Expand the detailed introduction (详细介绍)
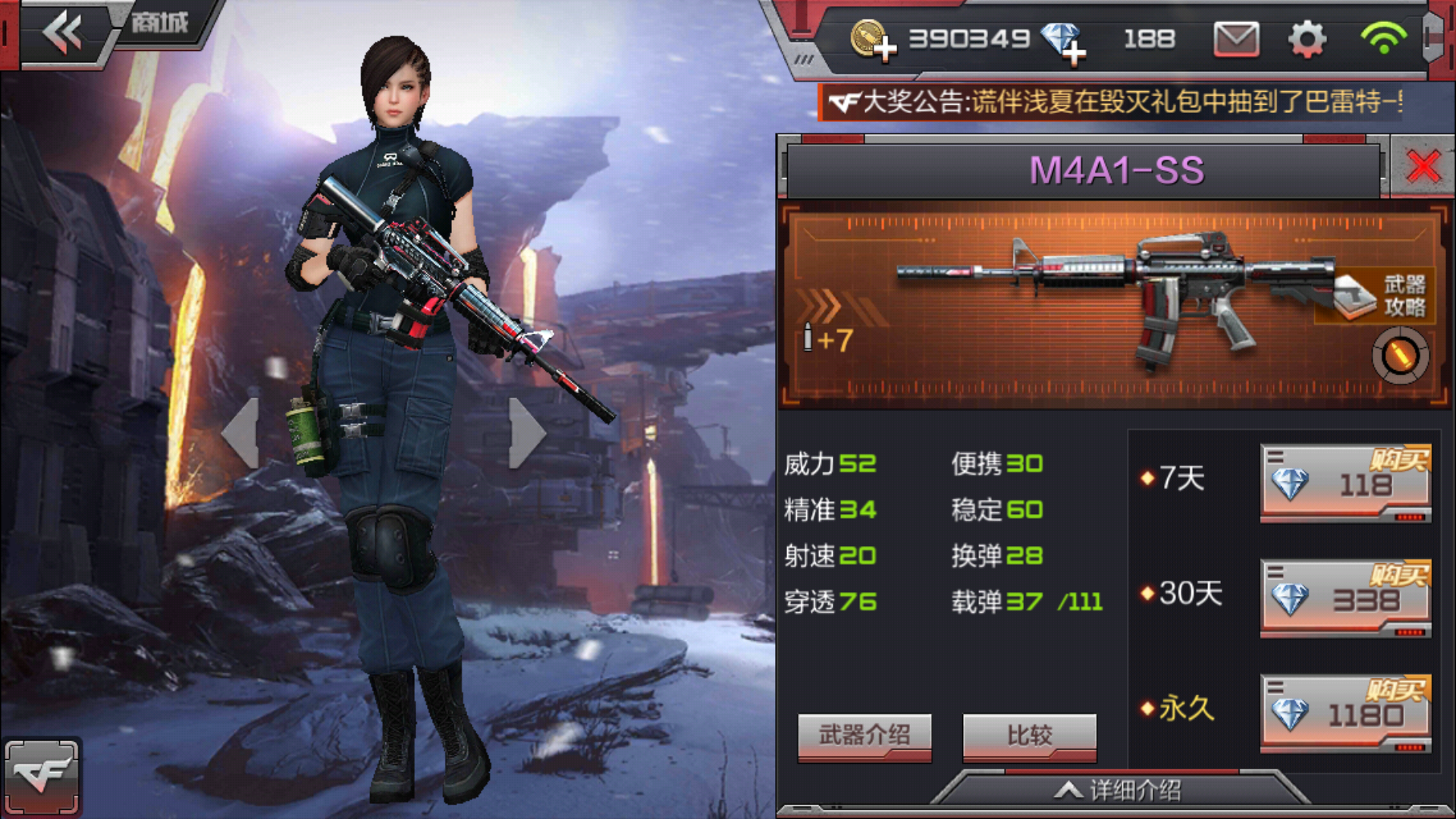The image size is (1456, 819). coord(1119,791)
